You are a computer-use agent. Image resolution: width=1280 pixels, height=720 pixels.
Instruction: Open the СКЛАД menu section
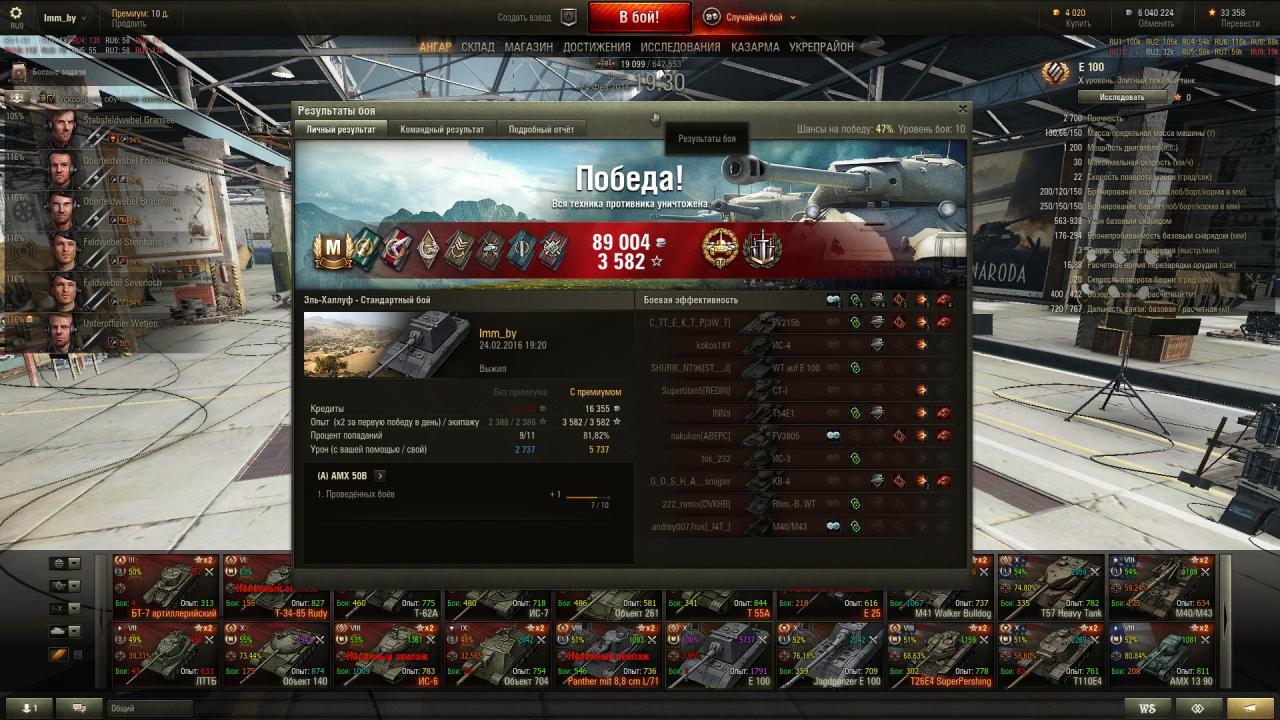[x=478, y=47]
